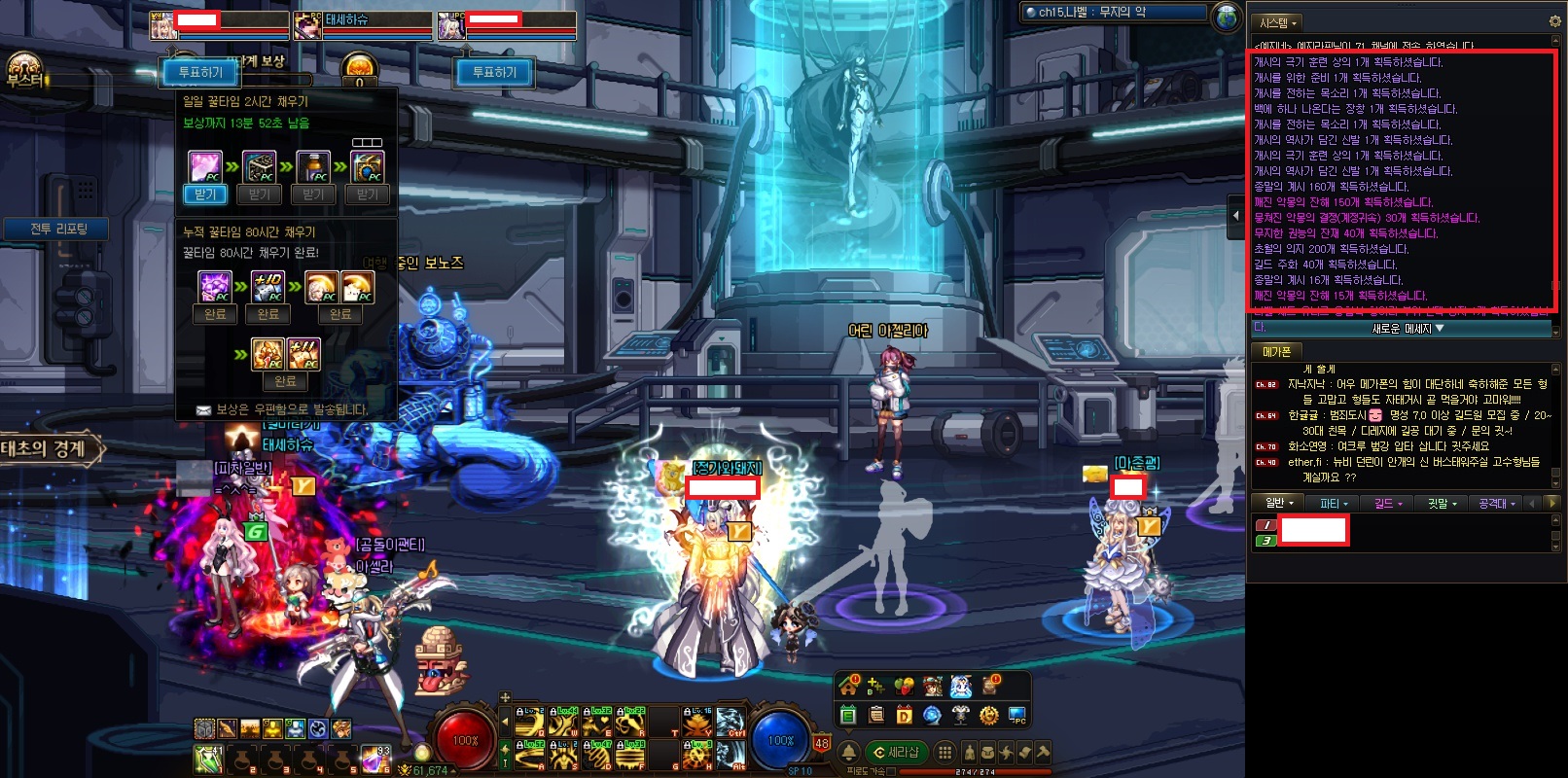The image size is (1568, 778).
Task: Switch to the 메가폰 megaphone tab
Action: 1276,351
